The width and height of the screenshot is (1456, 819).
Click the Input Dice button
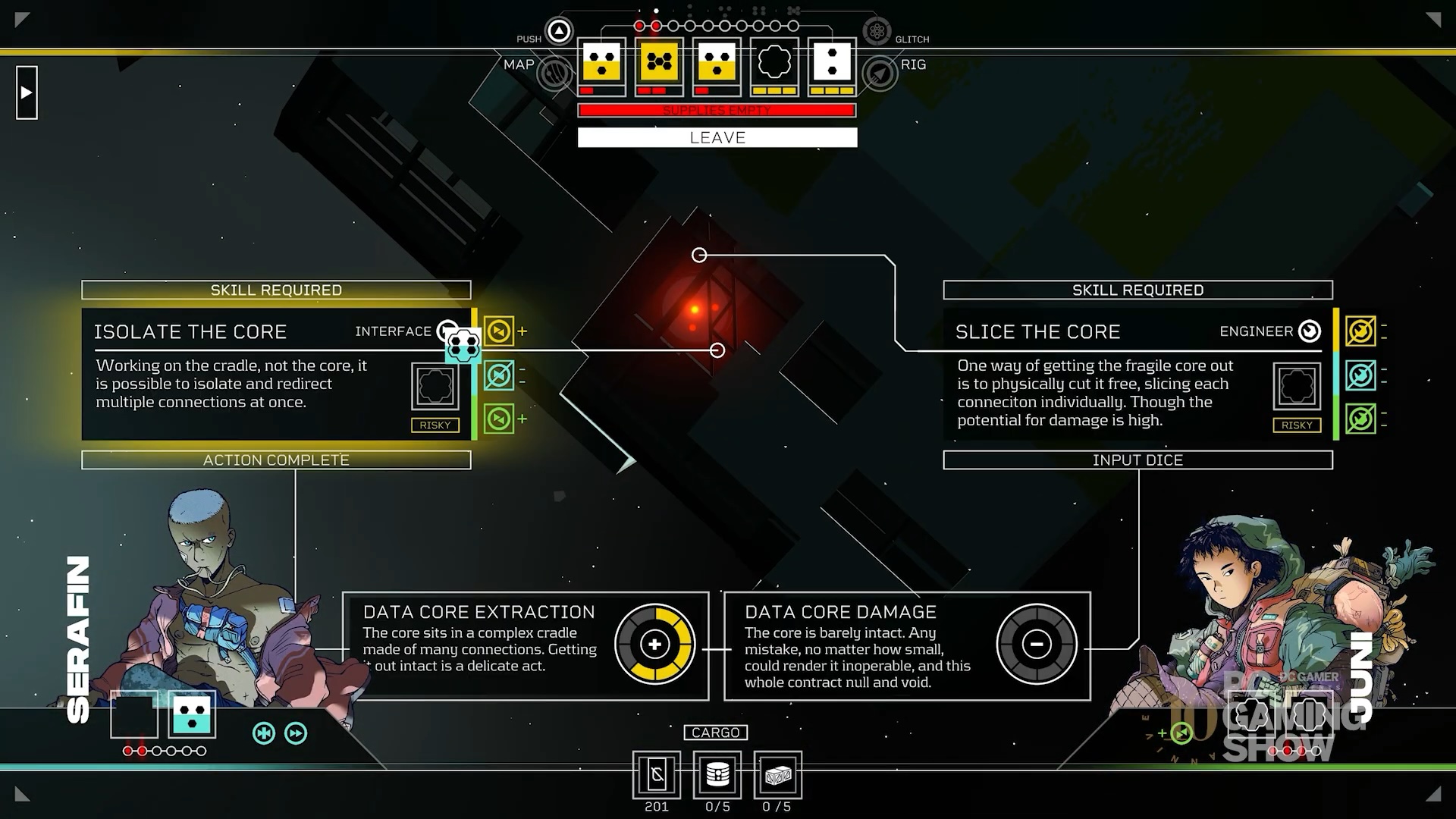[x=1137, y=460]
